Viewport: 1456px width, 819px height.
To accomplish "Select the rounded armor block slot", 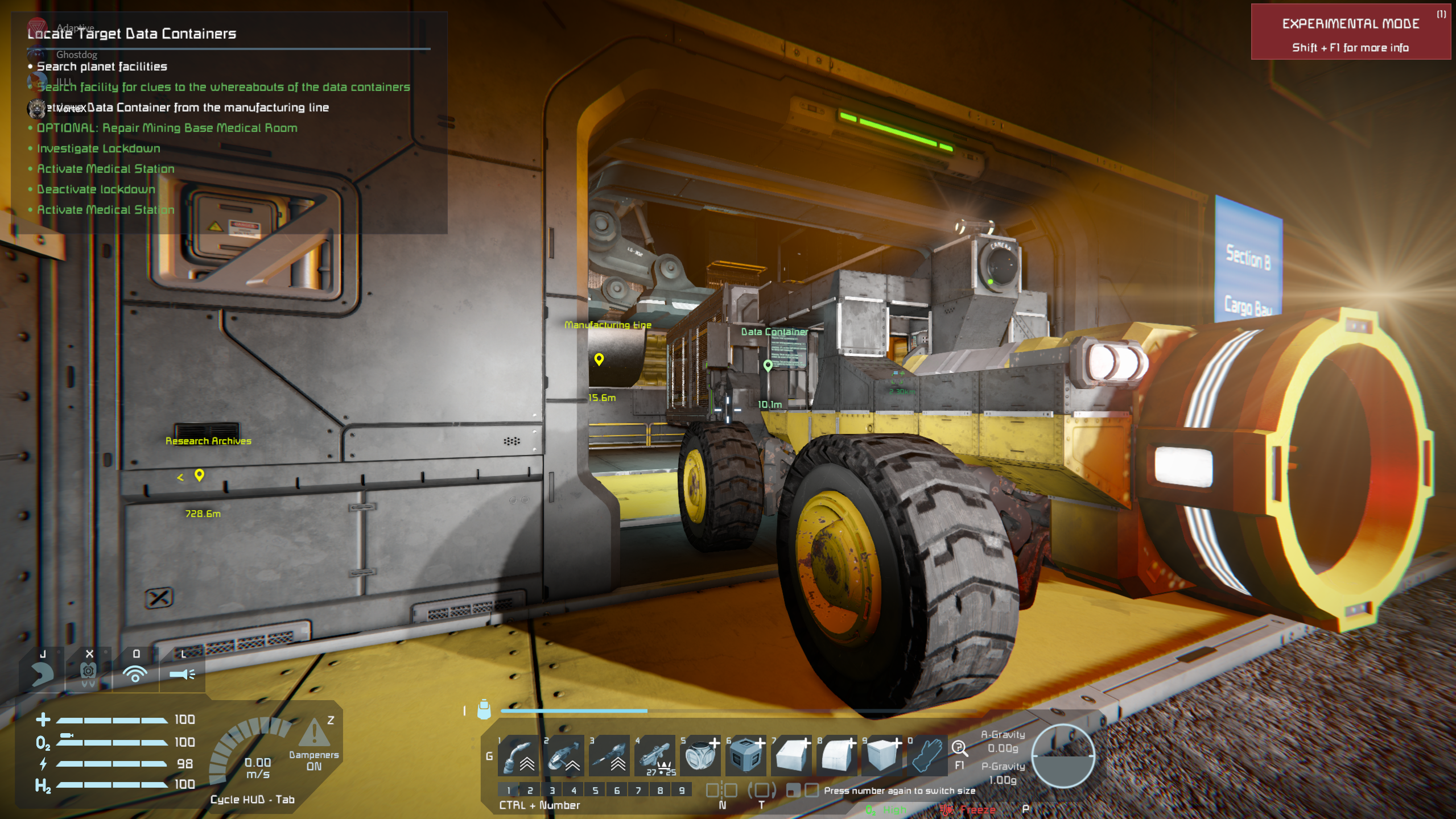I will 837,756.
